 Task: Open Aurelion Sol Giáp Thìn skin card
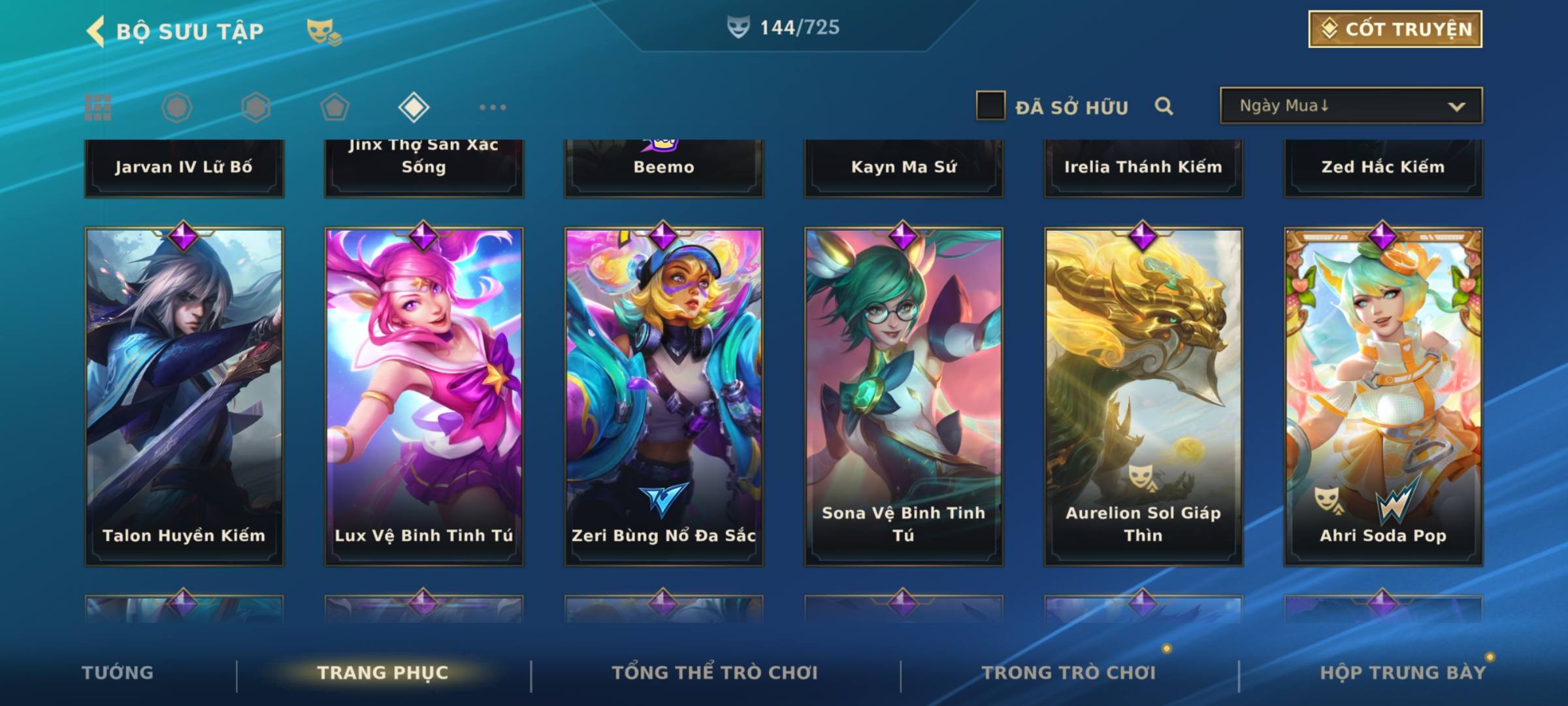coord(1143,396)
